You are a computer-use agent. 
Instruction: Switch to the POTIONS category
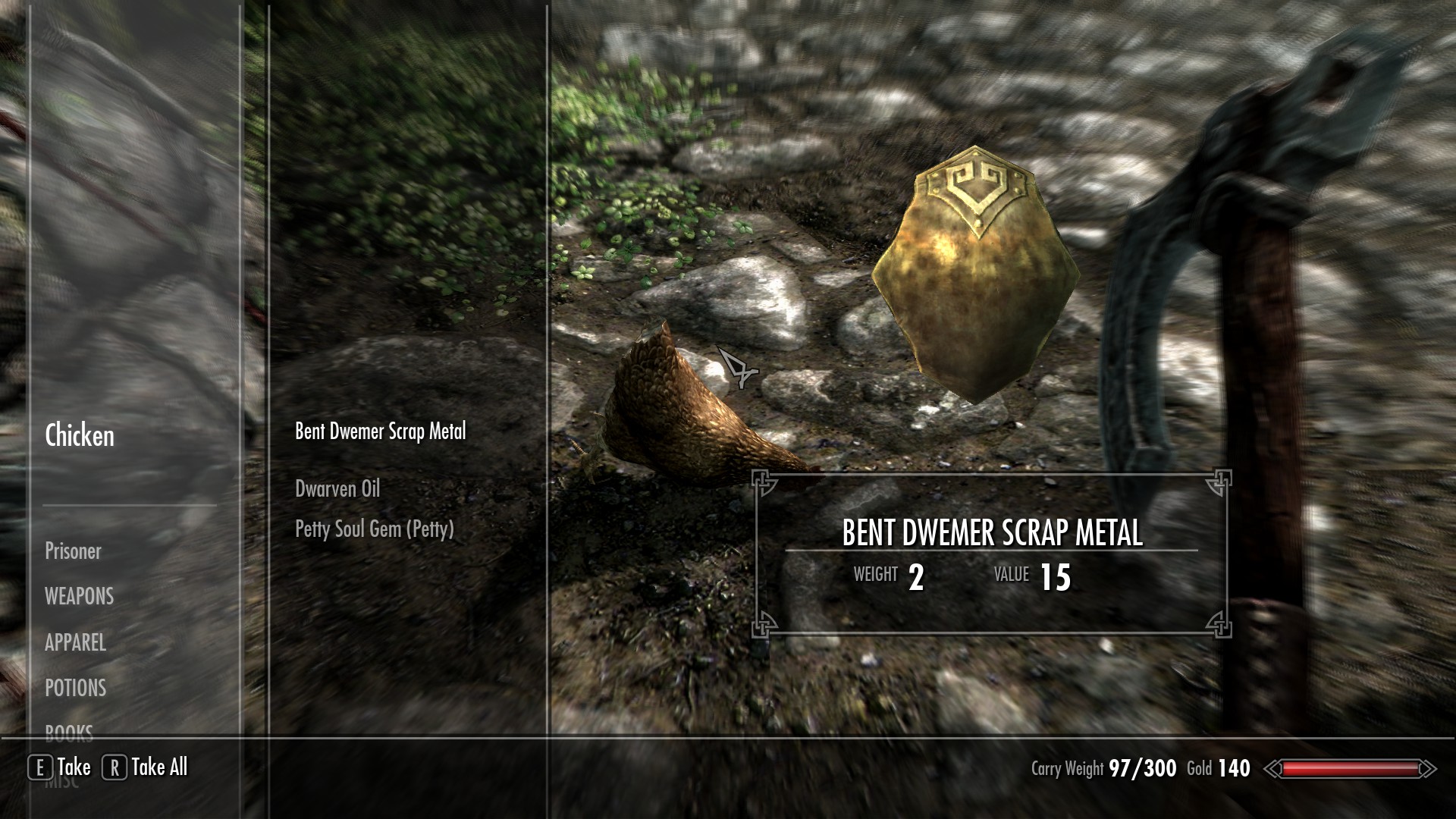75,689
